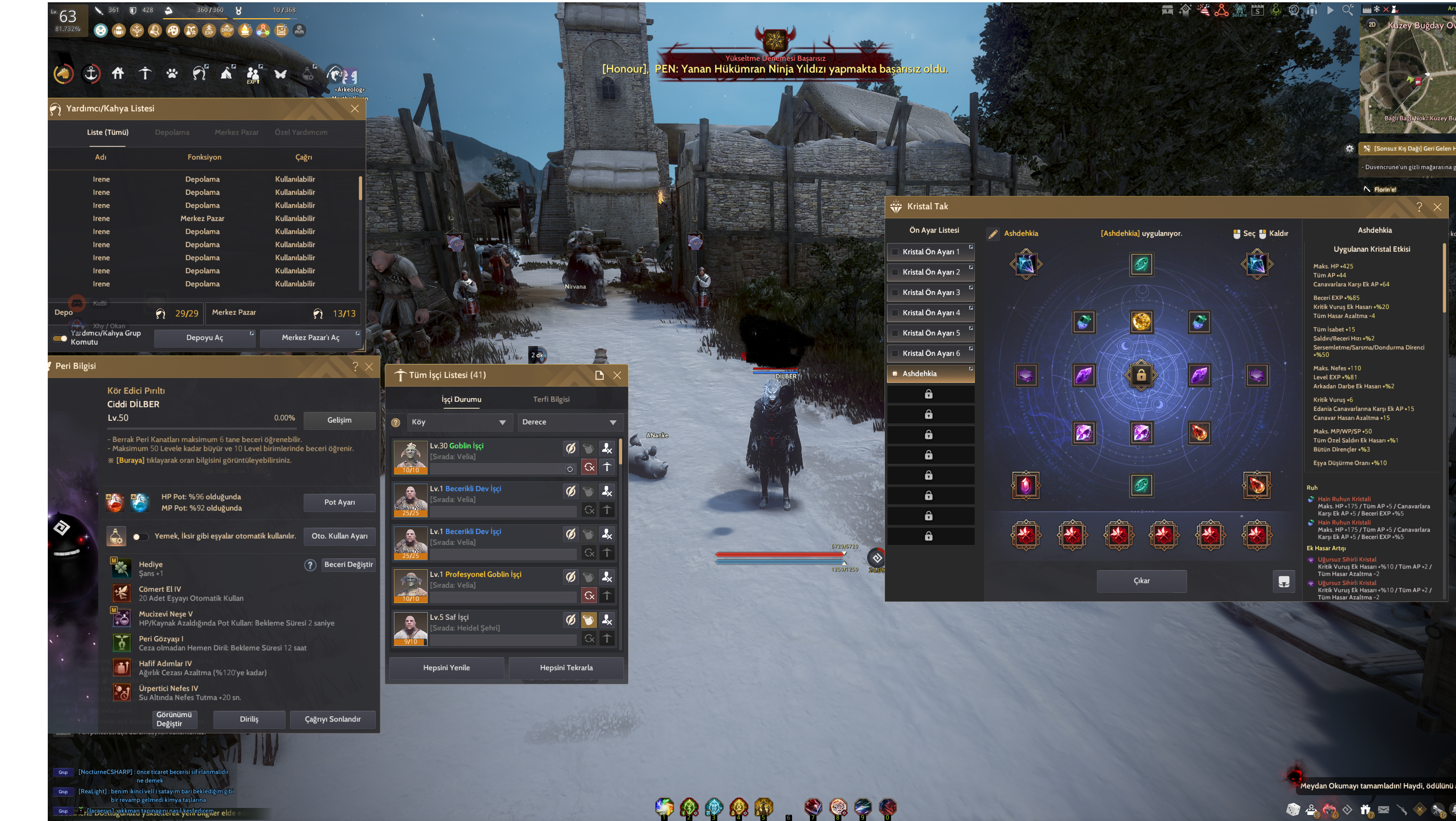1456x821 pixels.
Task: Click Hepsini Yenile for all workers
Action: [x=447, y=668]
